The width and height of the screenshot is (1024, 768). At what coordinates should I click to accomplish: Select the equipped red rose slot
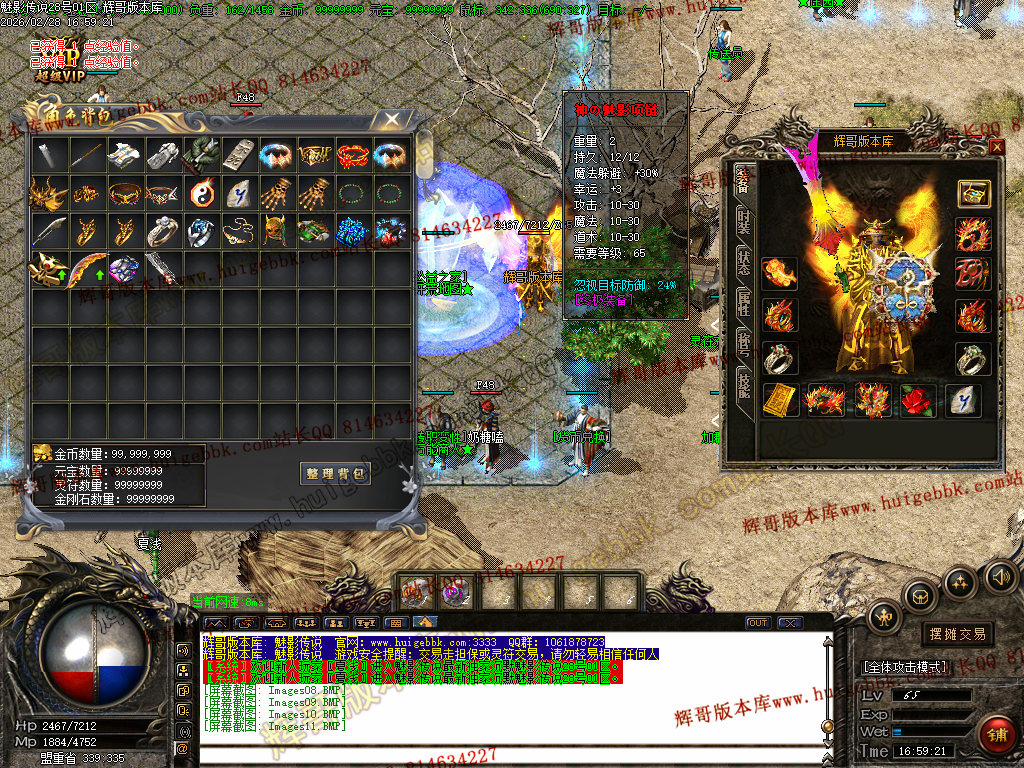917,400
